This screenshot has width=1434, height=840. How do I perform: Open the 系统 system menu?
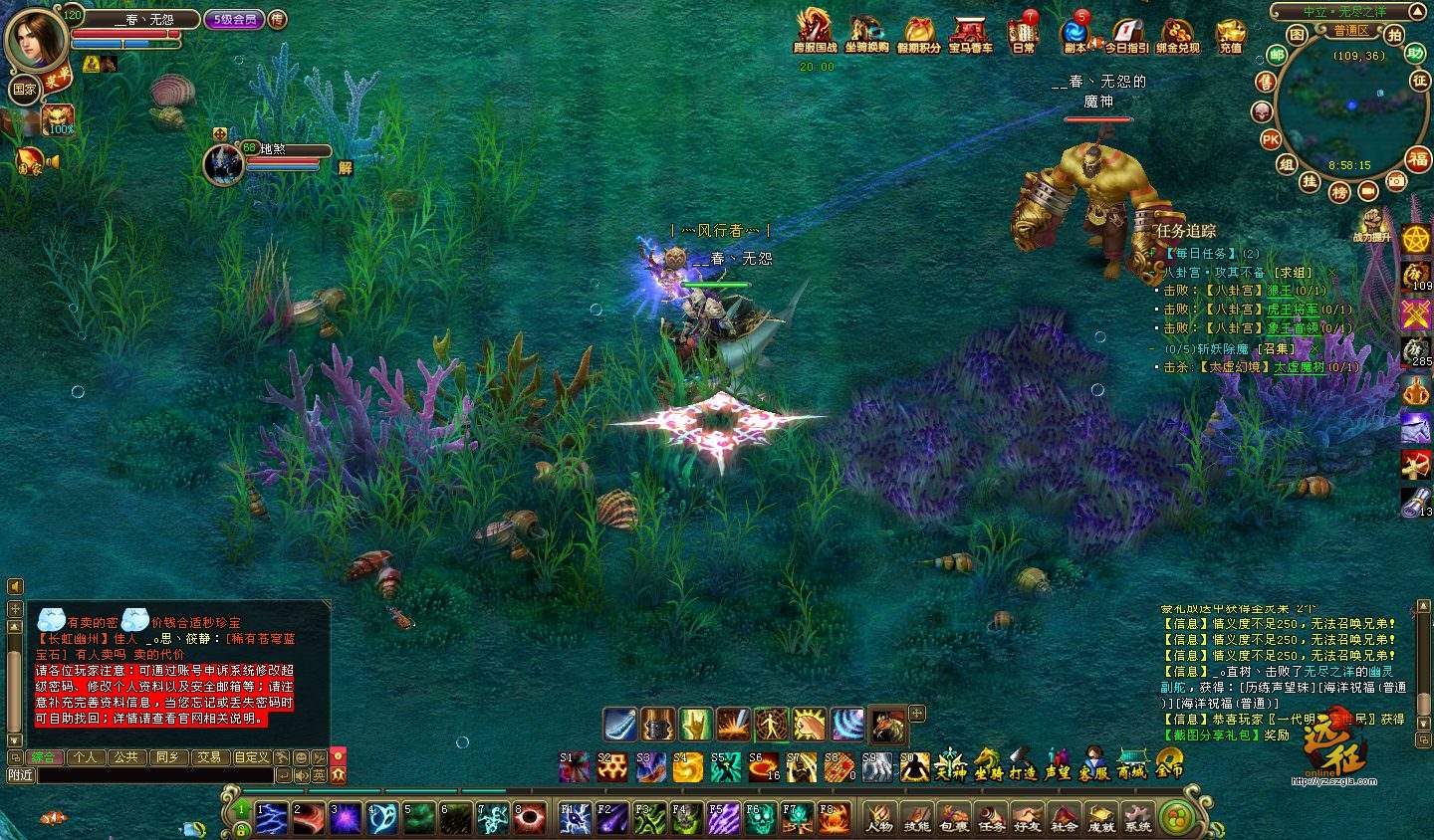1137,817
